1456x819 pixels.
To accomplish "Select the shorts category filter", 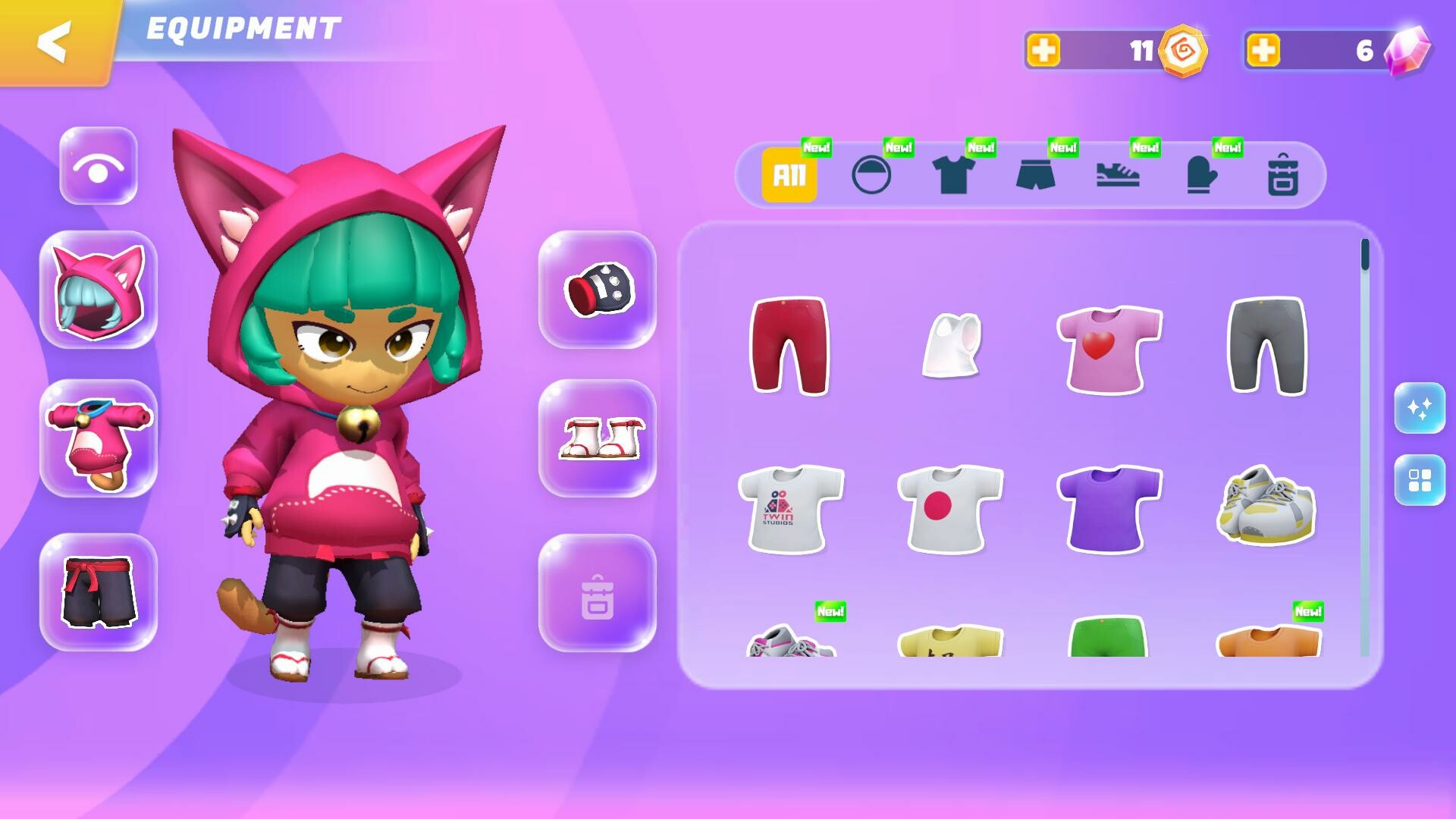I will tap(1037, 176).
